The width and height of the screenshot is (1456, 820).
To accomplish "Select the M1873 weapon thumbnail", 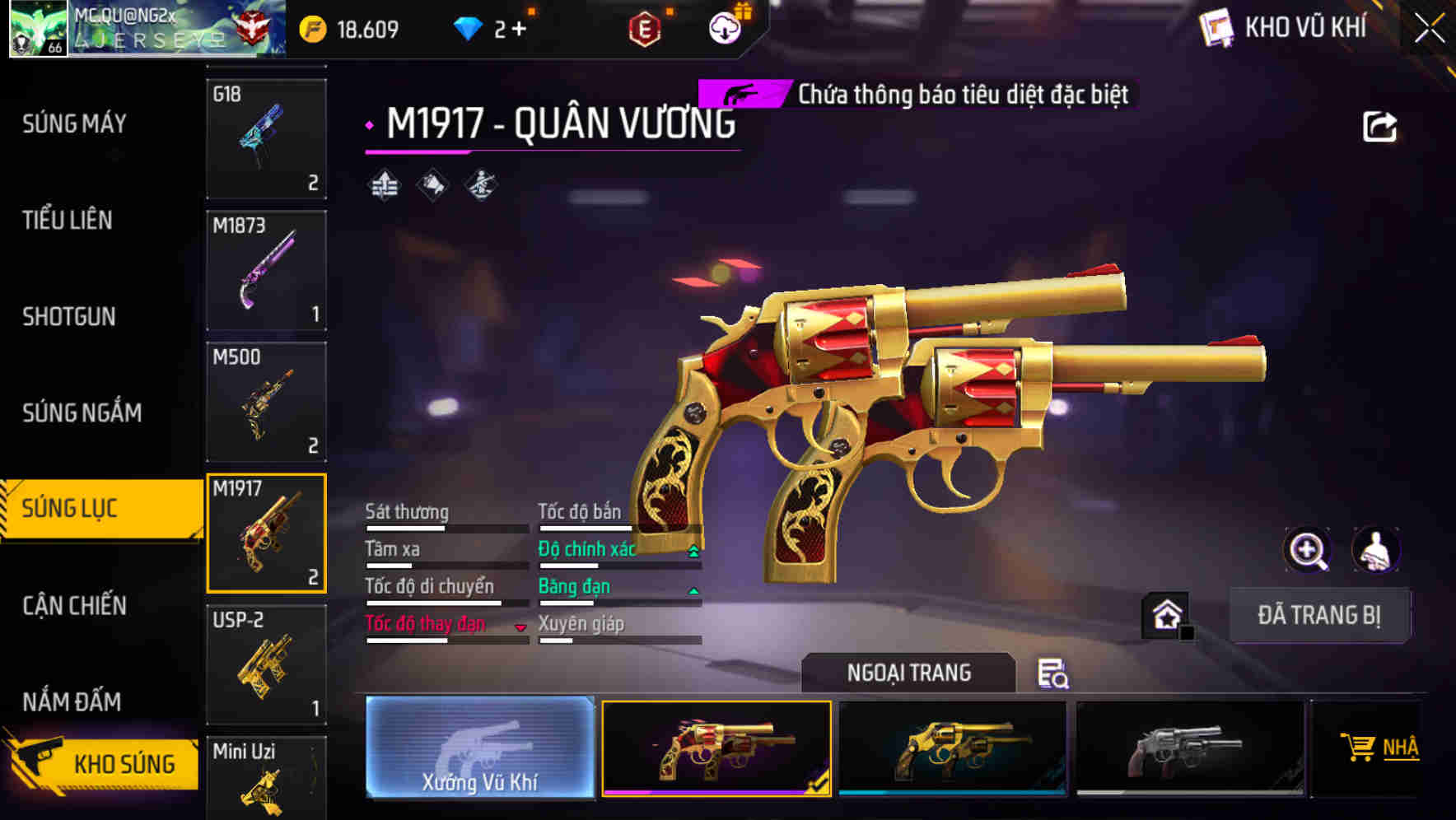I will pos(266,270).
